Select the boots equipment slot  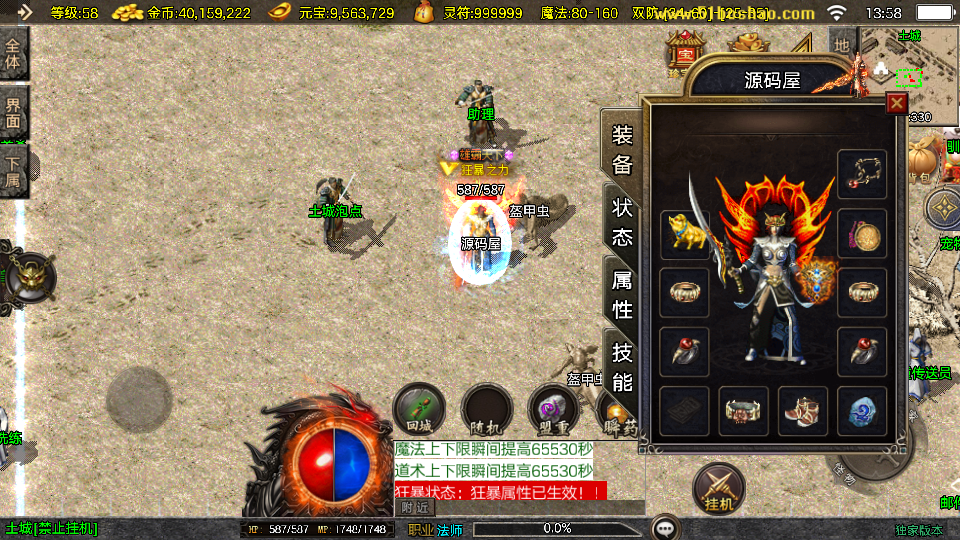click(803, 411)
